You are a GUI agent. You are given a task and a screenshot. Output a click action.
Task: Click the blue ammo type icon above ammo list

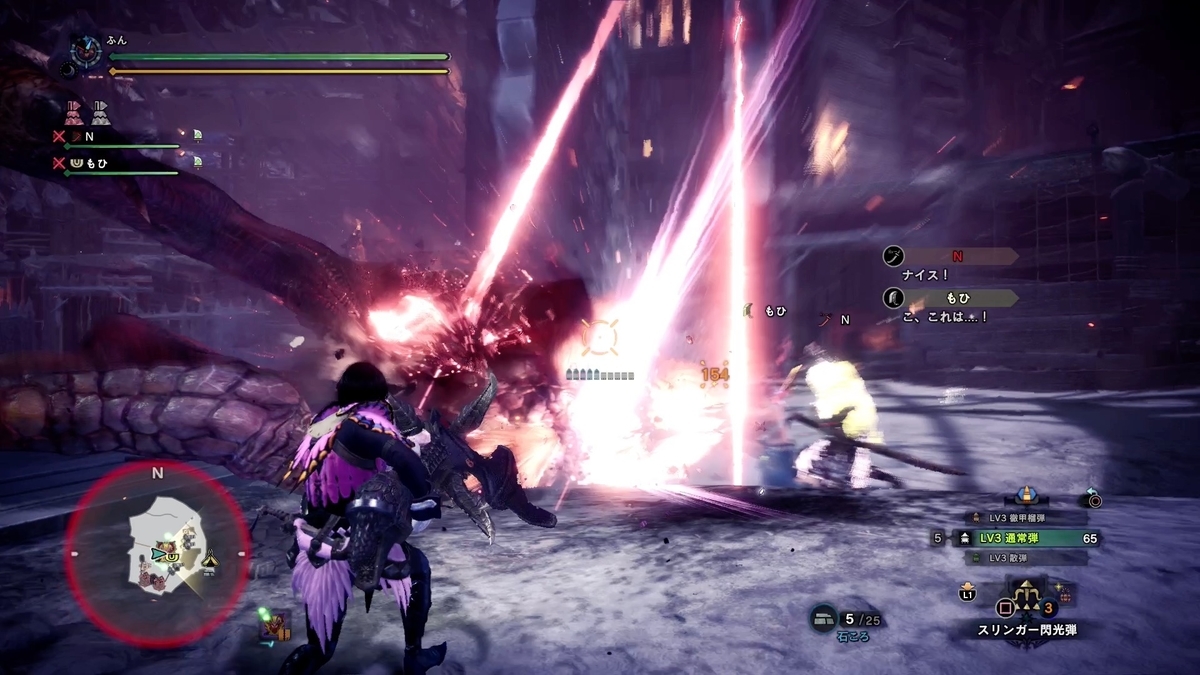(x=1024, y=495)
